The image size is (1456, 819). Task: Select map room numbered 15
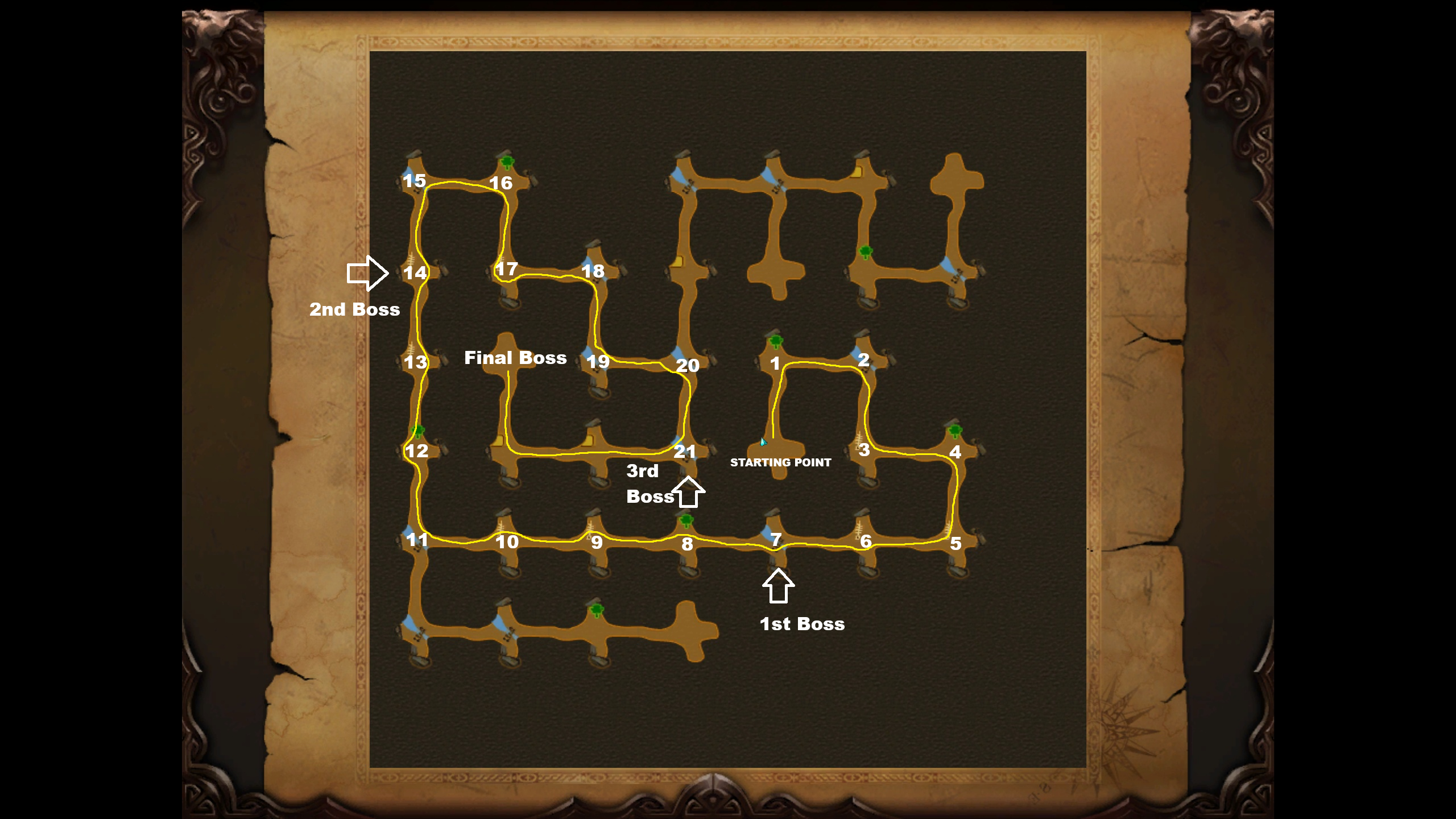click(x=415, y=181)
